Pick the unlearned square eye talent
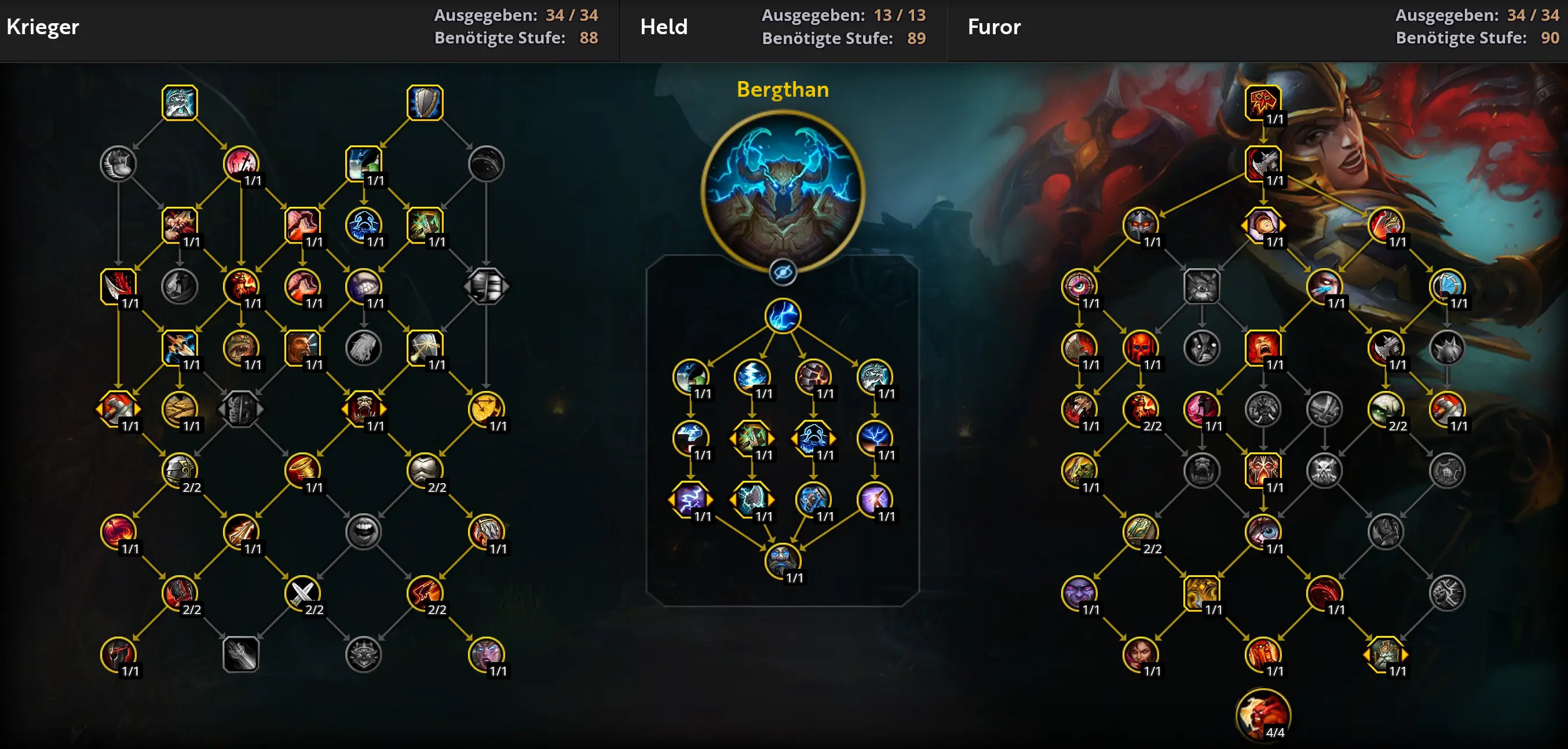The image size is (1568, 749). click(1201, 286)
